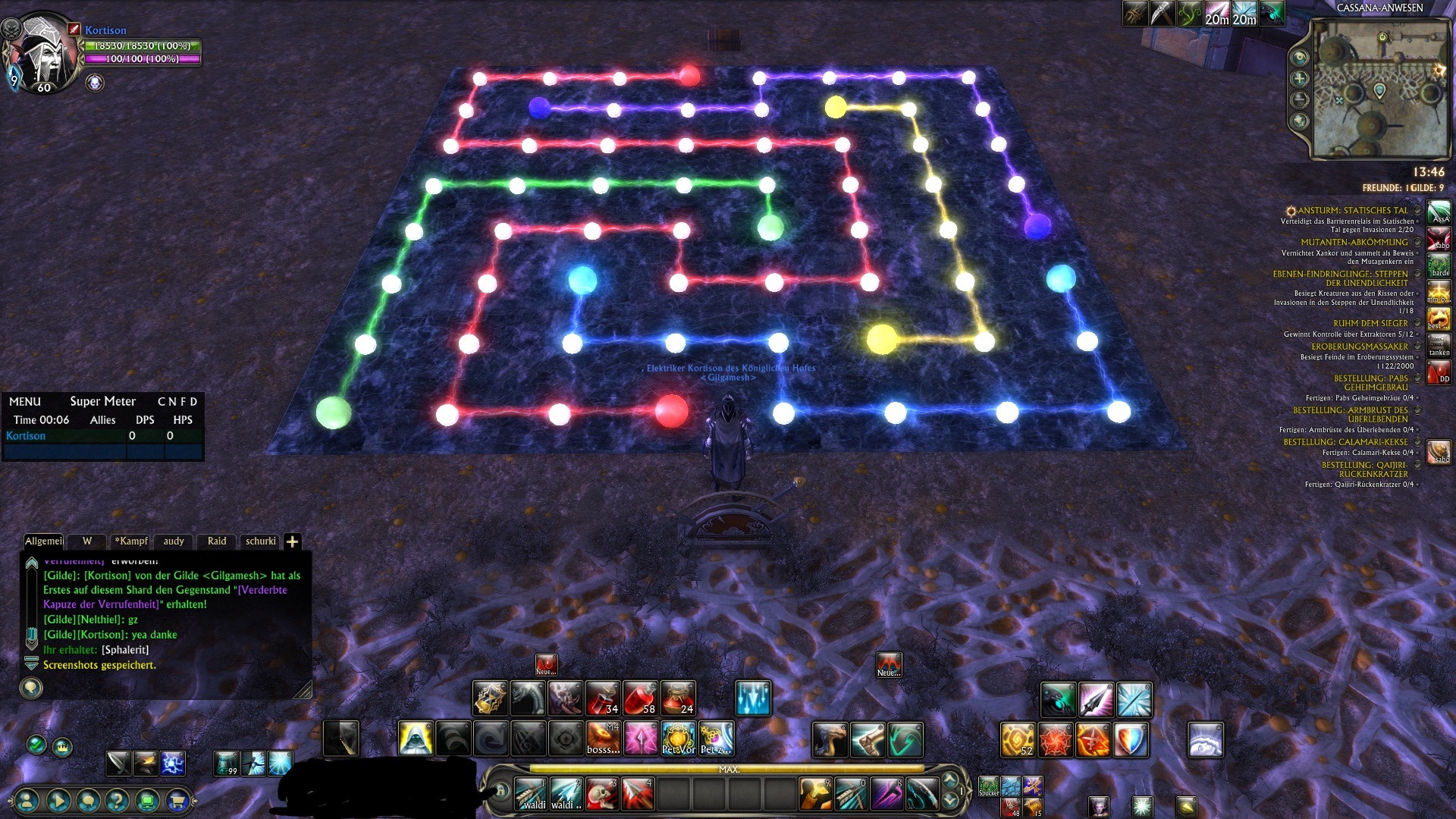Open the help question mark menu
The height and width of the screenshot is (819, 1456).
pyautogui.click(x=117, y=800)
